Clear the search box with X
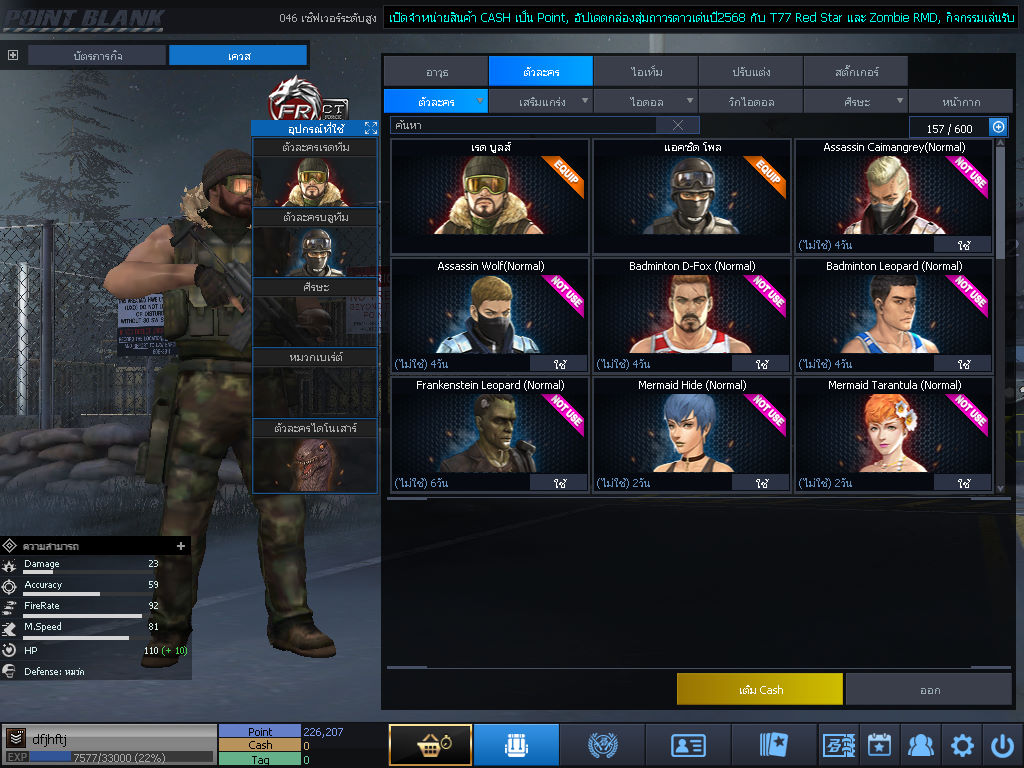The height and width of the screenshot is (768, 1024). pos(678,125)
